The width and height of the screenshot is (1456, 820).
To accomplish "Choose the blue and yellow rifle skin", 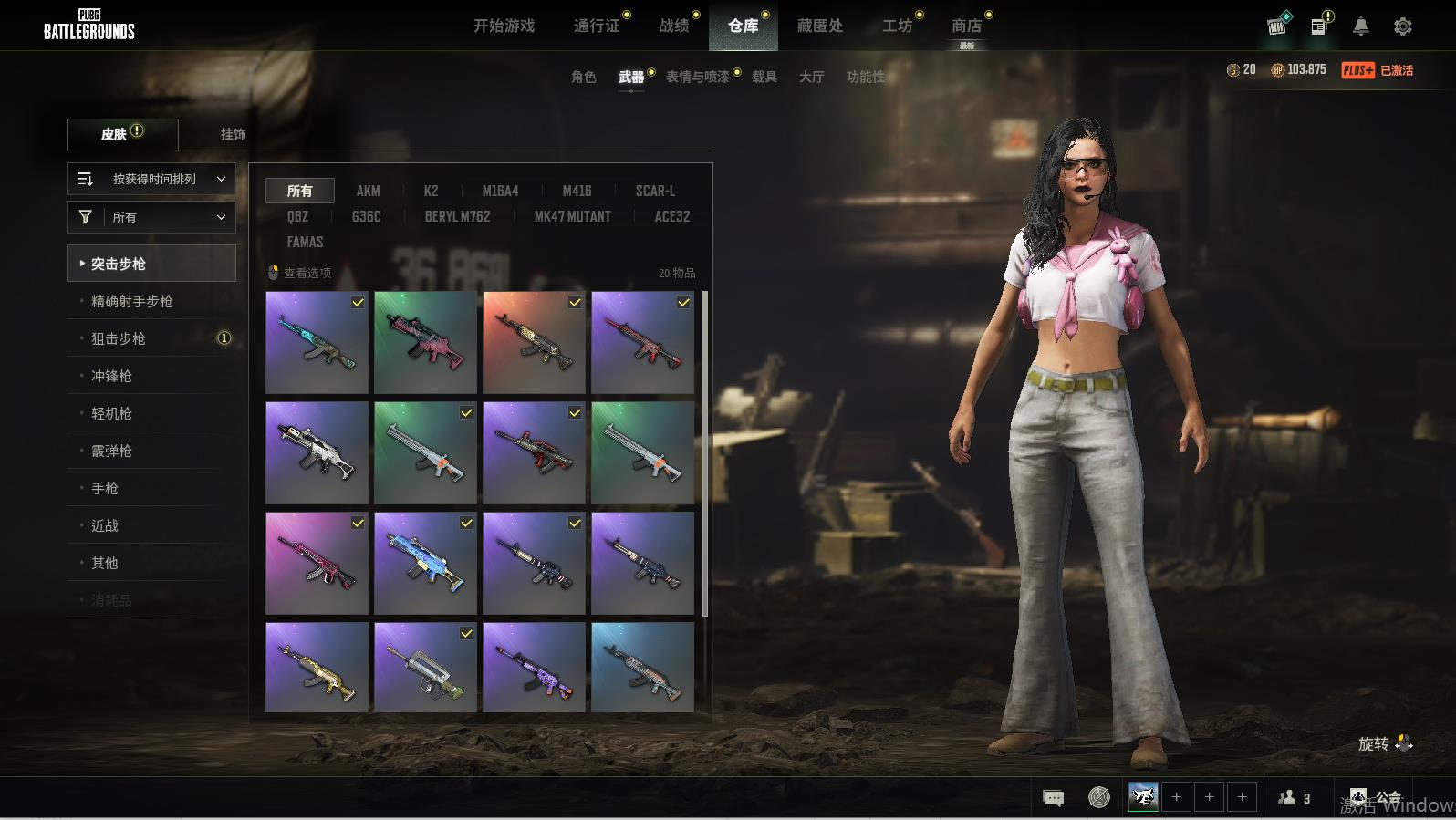I will (425, 563).
